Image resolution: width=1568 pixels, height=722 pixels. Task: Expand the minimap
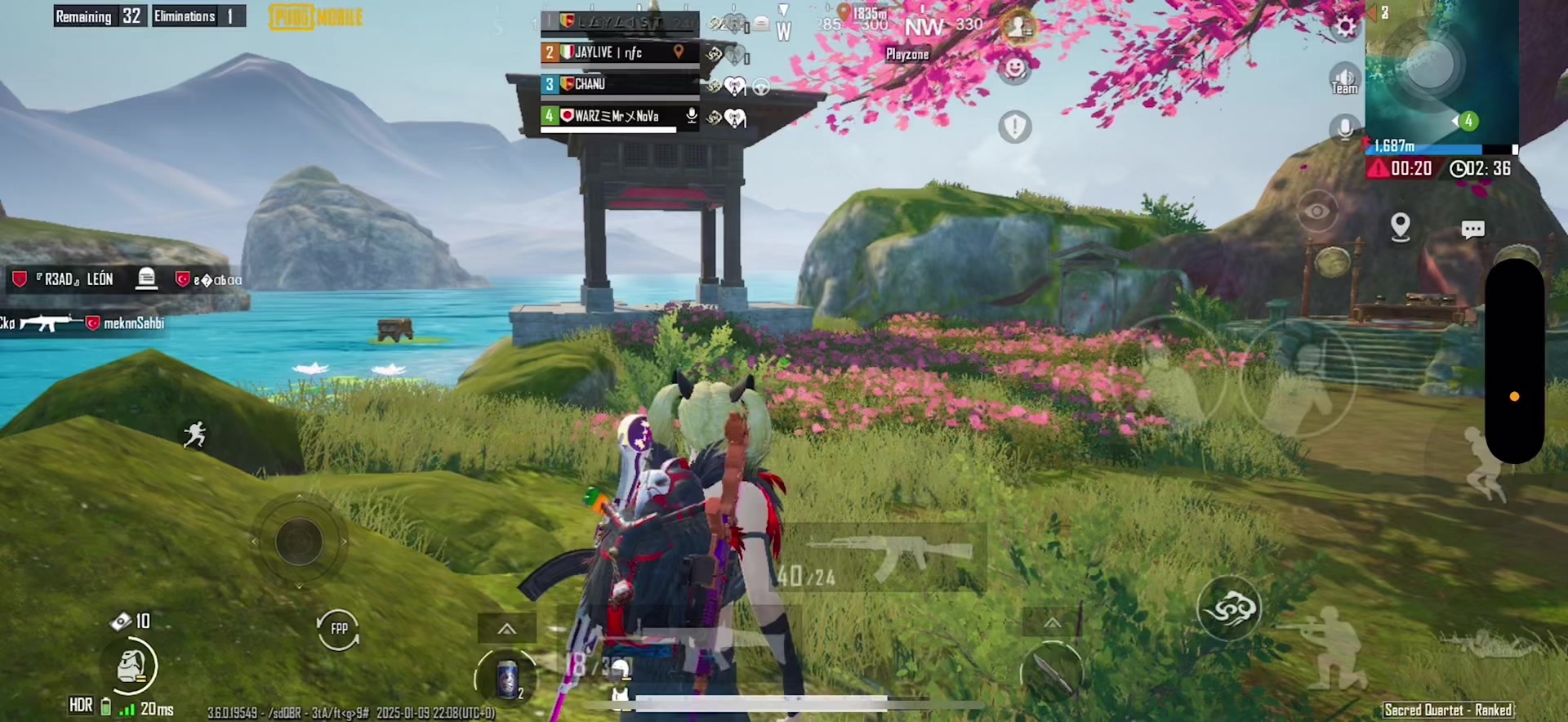1441,72
